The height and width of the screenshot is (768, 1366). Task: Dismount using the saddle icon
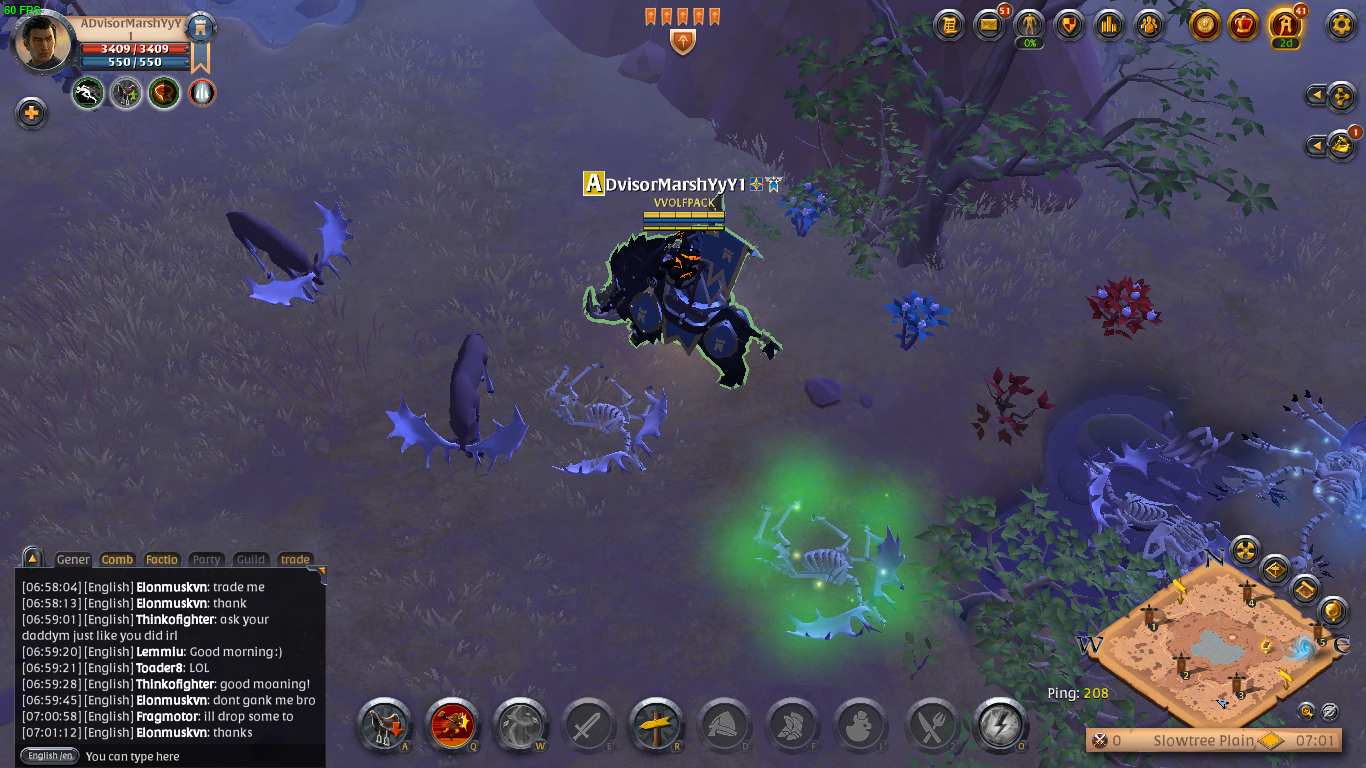point(384,725)
